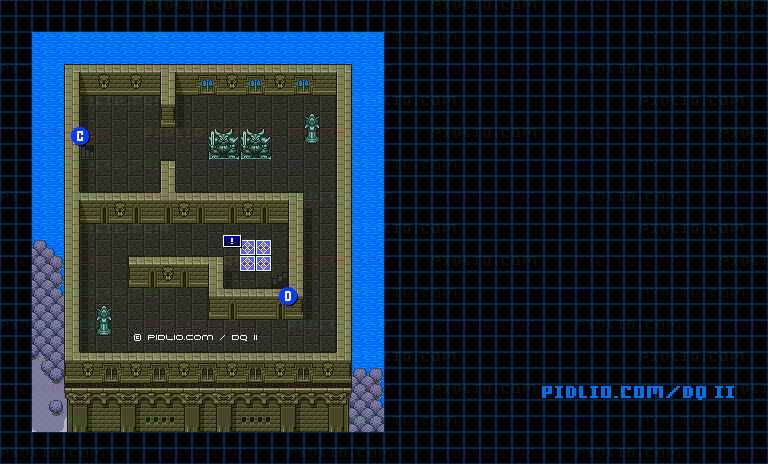This screenshot has width=768, height=464.
Task: Click the exclamation point map marker
Action: pyautogui.click(x=232, y=241)
